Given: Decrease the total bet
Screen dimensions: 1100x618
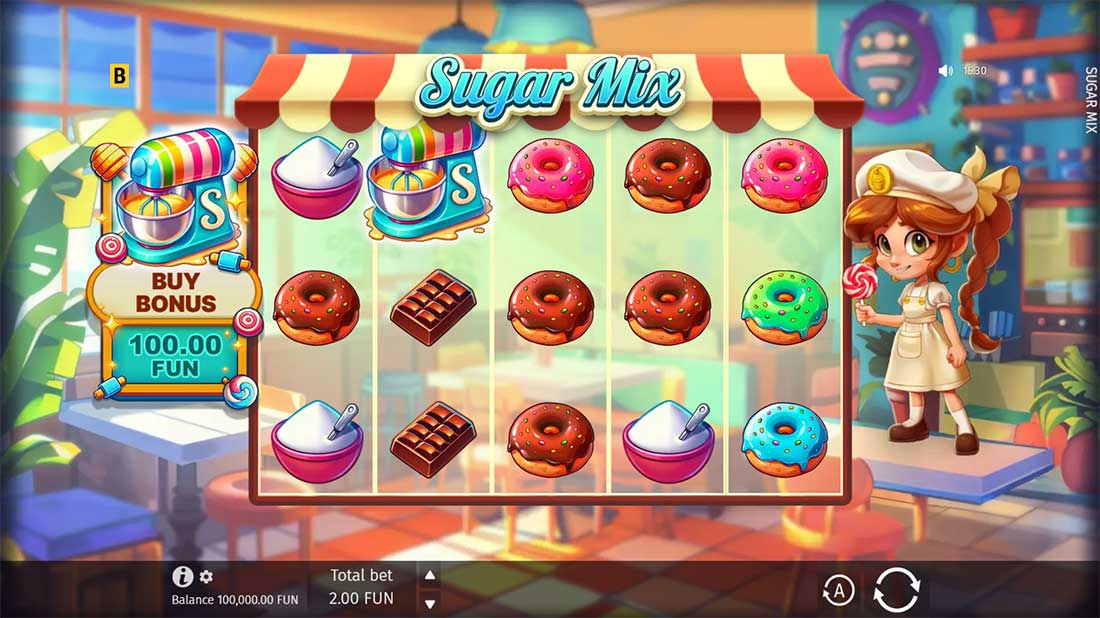Looking at the screenshot, I should coord(428,603).
